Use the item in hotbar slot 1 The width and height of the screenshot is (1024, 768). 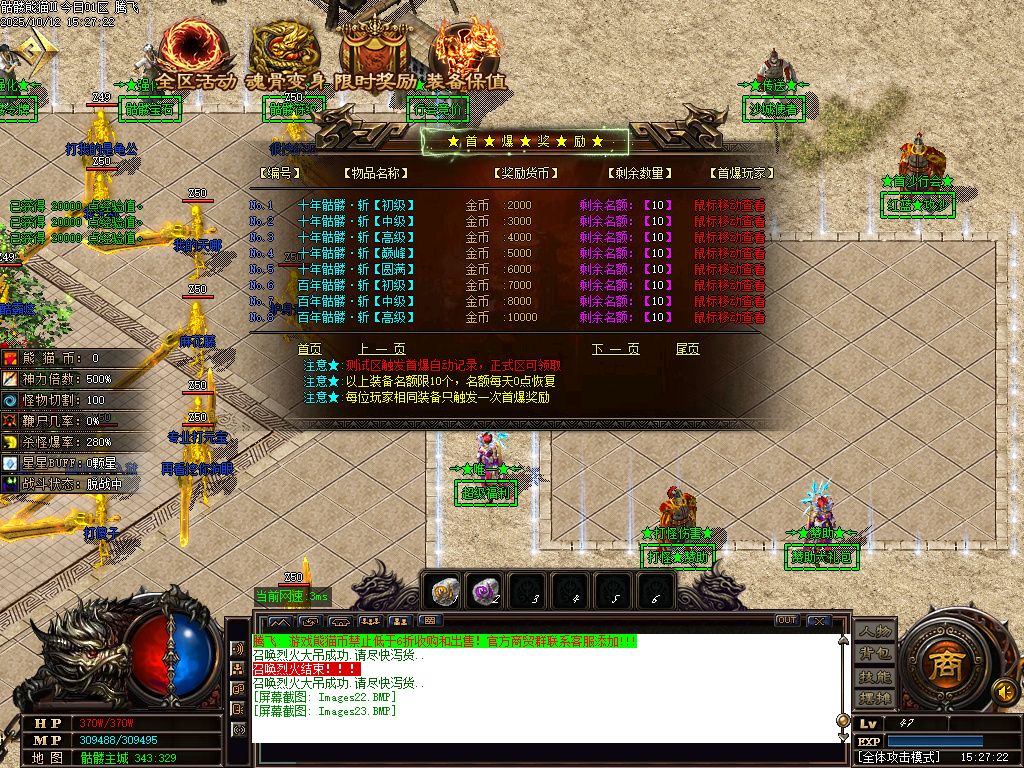point(444,591)
